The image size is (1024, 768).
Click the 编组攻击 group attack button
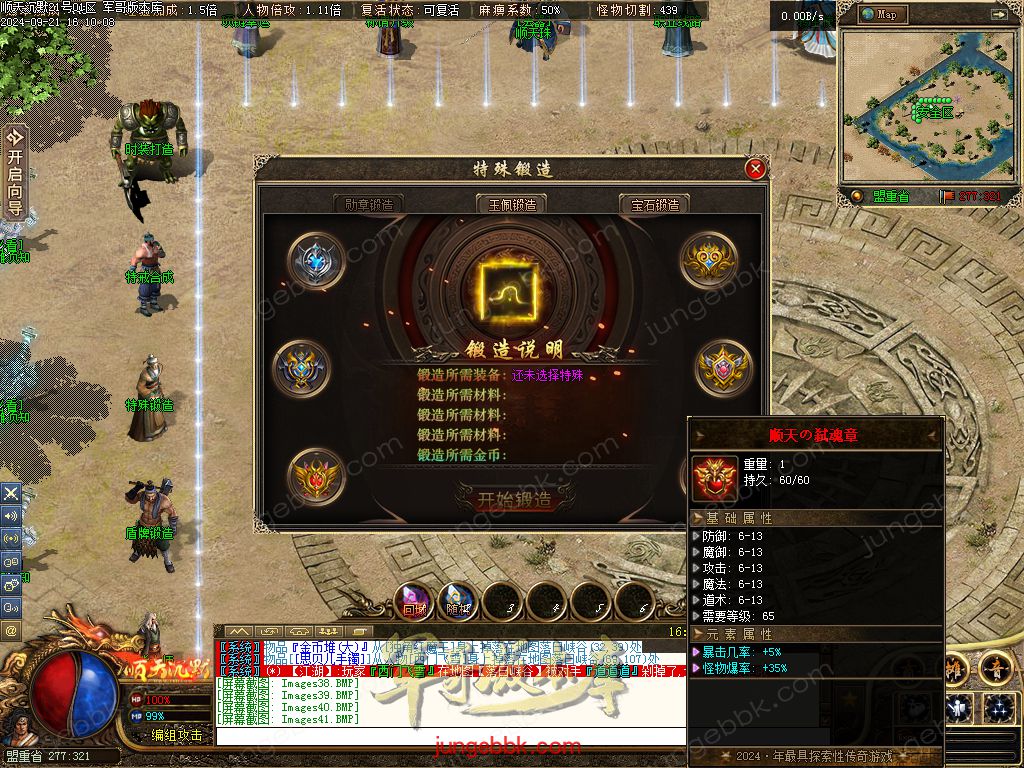click(x=176, y=735)
